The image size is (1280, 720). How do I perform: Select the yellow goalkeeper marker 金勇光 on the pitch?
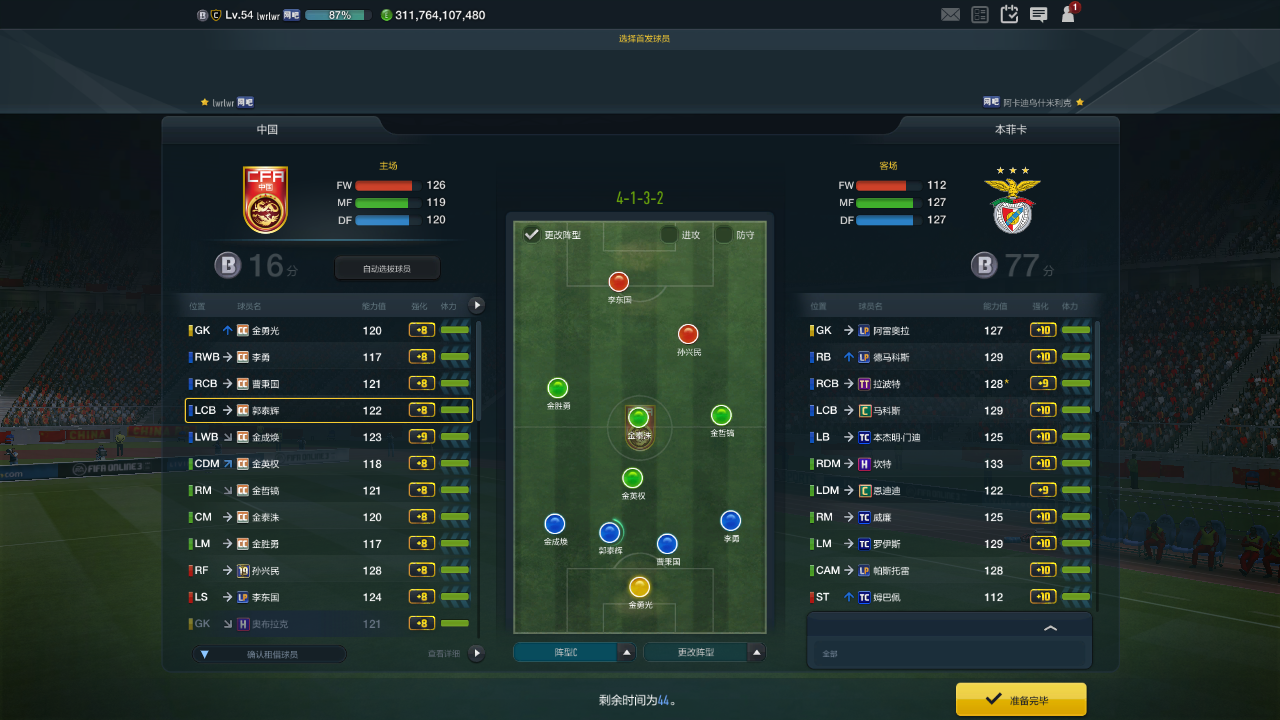[639, 587]
